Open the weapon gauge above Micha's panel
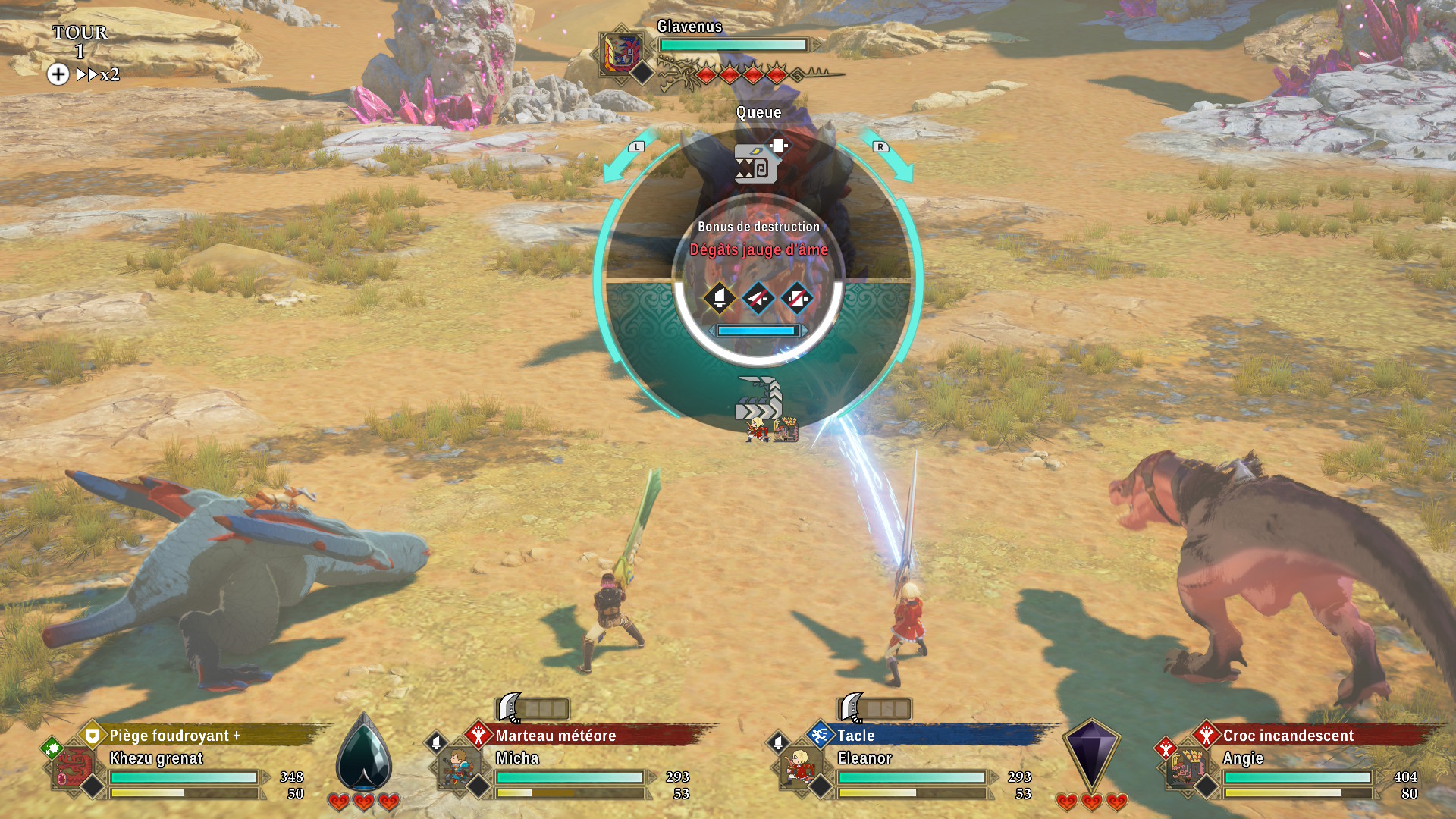 [532, 709]
